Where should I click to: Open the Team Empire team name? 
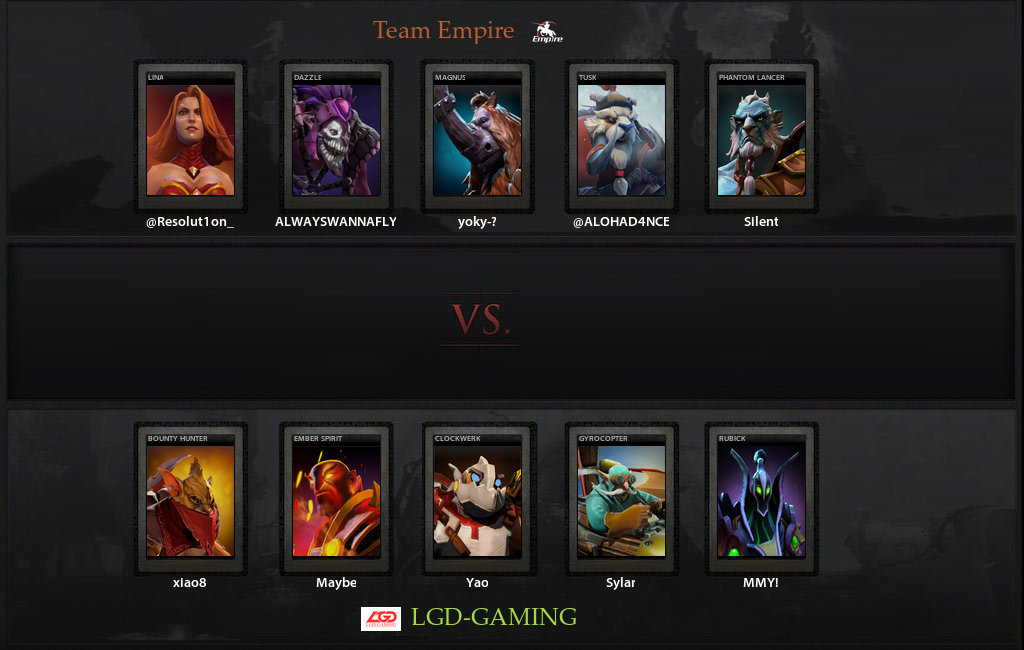[443, 31]
